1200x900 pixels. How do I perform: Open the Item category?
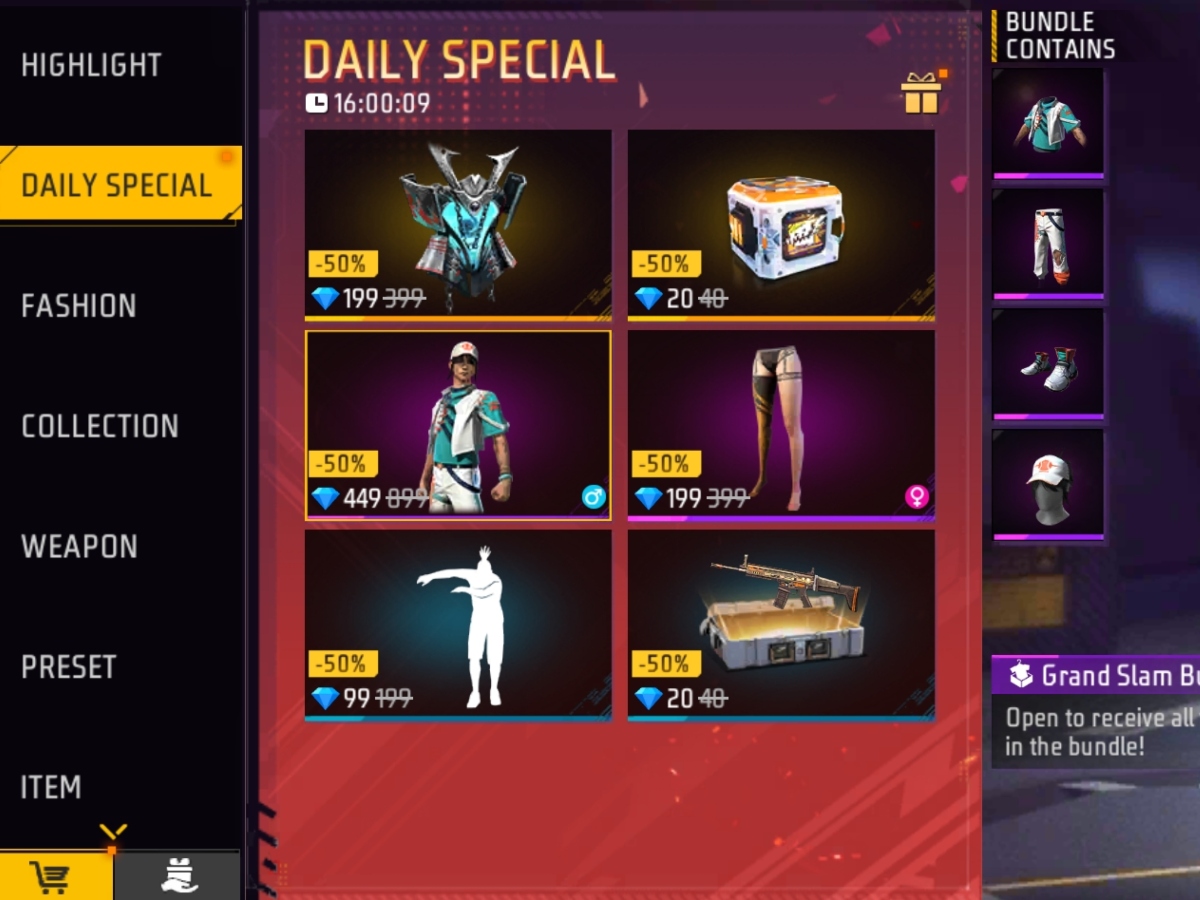(x=51, y=788)
